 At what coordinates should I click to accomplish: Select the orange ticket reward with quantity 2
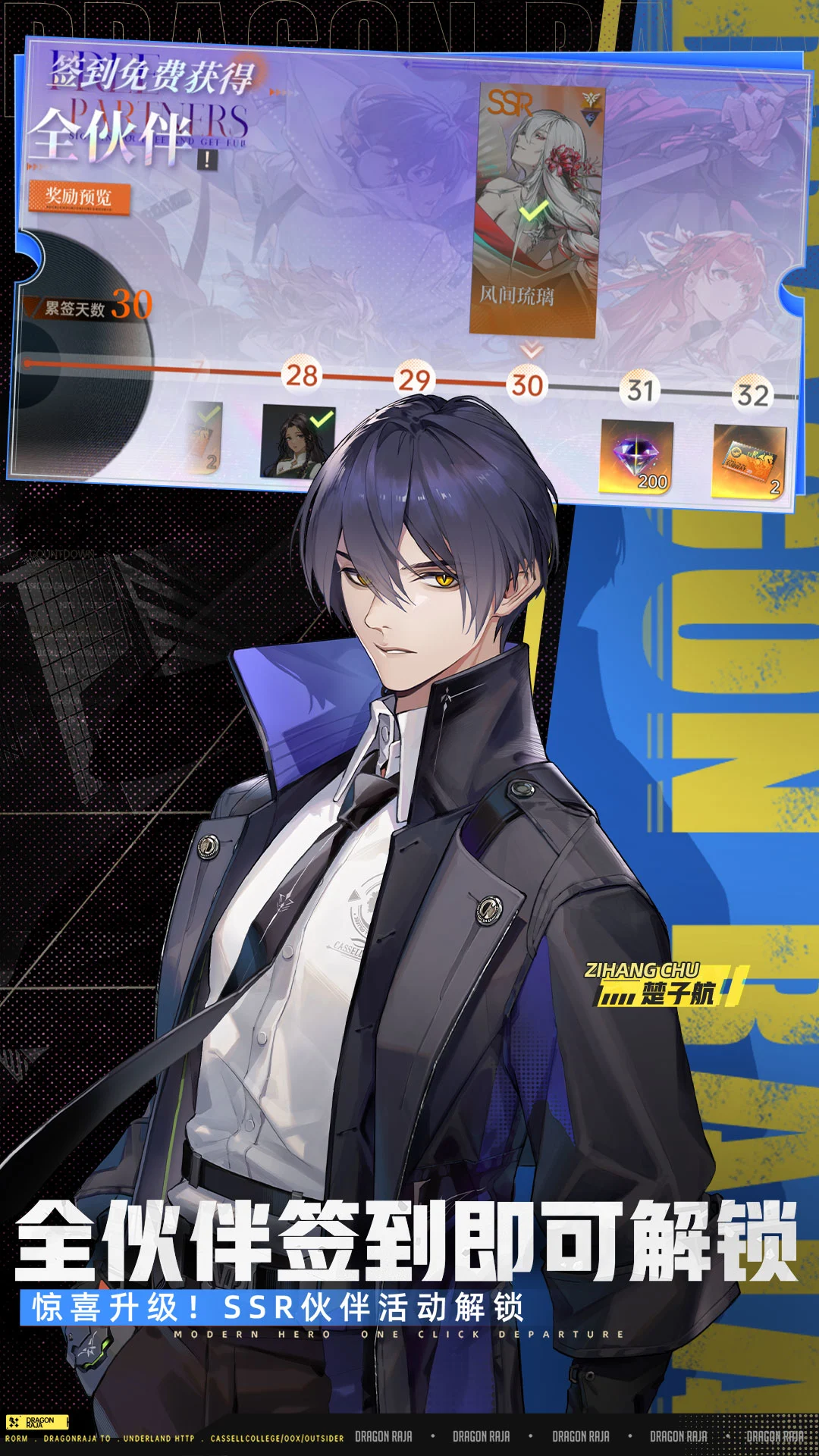tap(748, 463)
